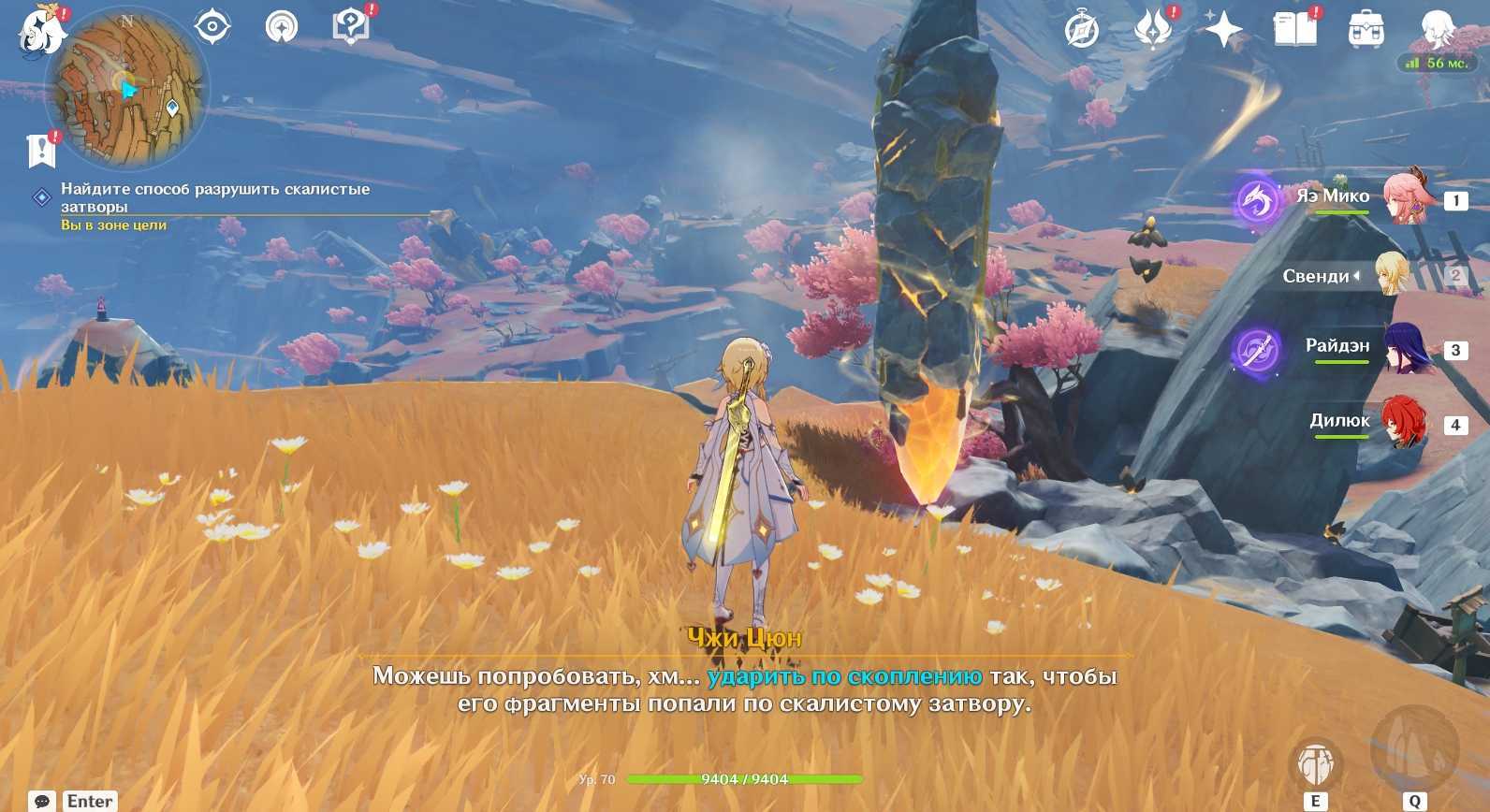The width and height of the screenshot is (1490, 812).
Task: Open the compass adventure handbook icon
Action: click(1082, 30)
